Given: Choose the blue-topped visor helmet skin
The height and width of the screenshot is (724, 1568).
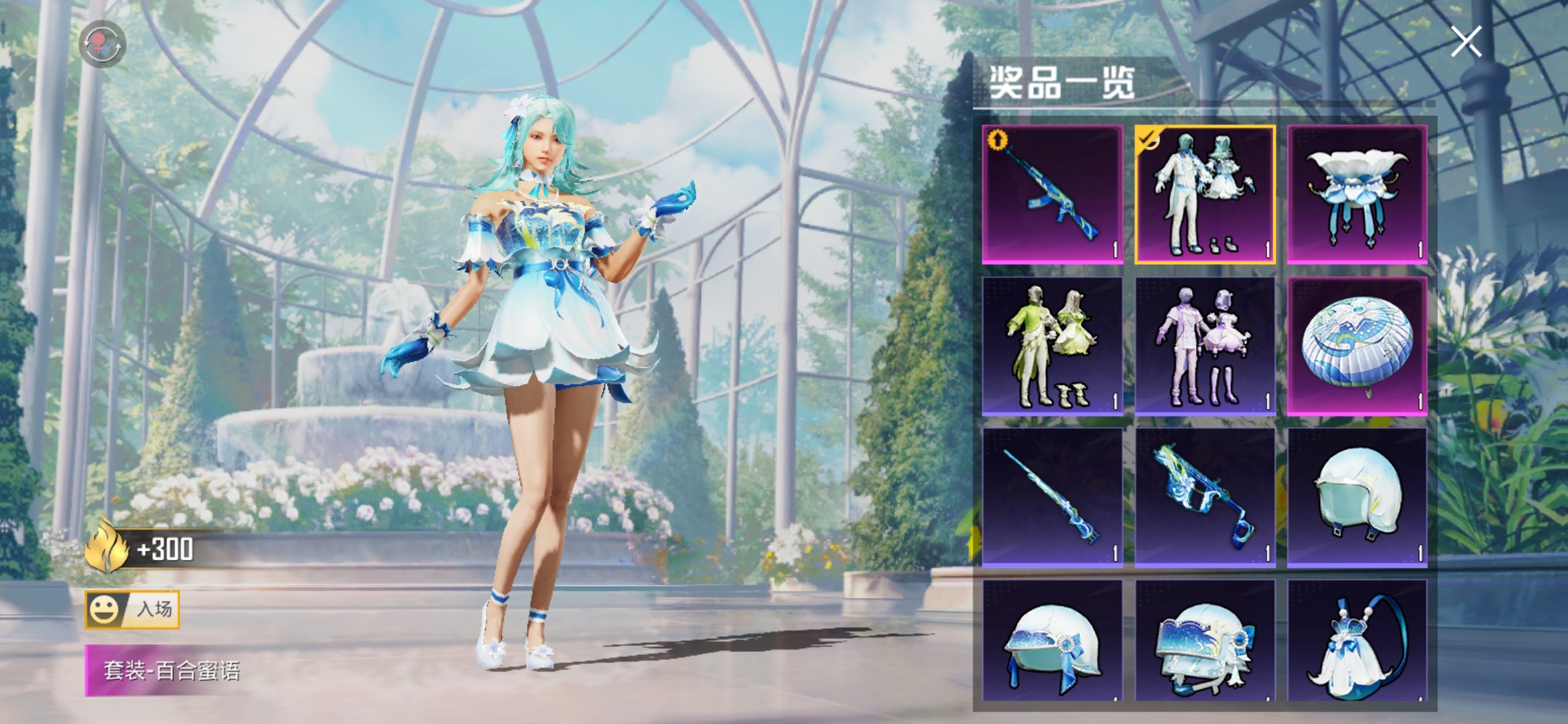Looking at the screenshot, I should click(1205, 642).
